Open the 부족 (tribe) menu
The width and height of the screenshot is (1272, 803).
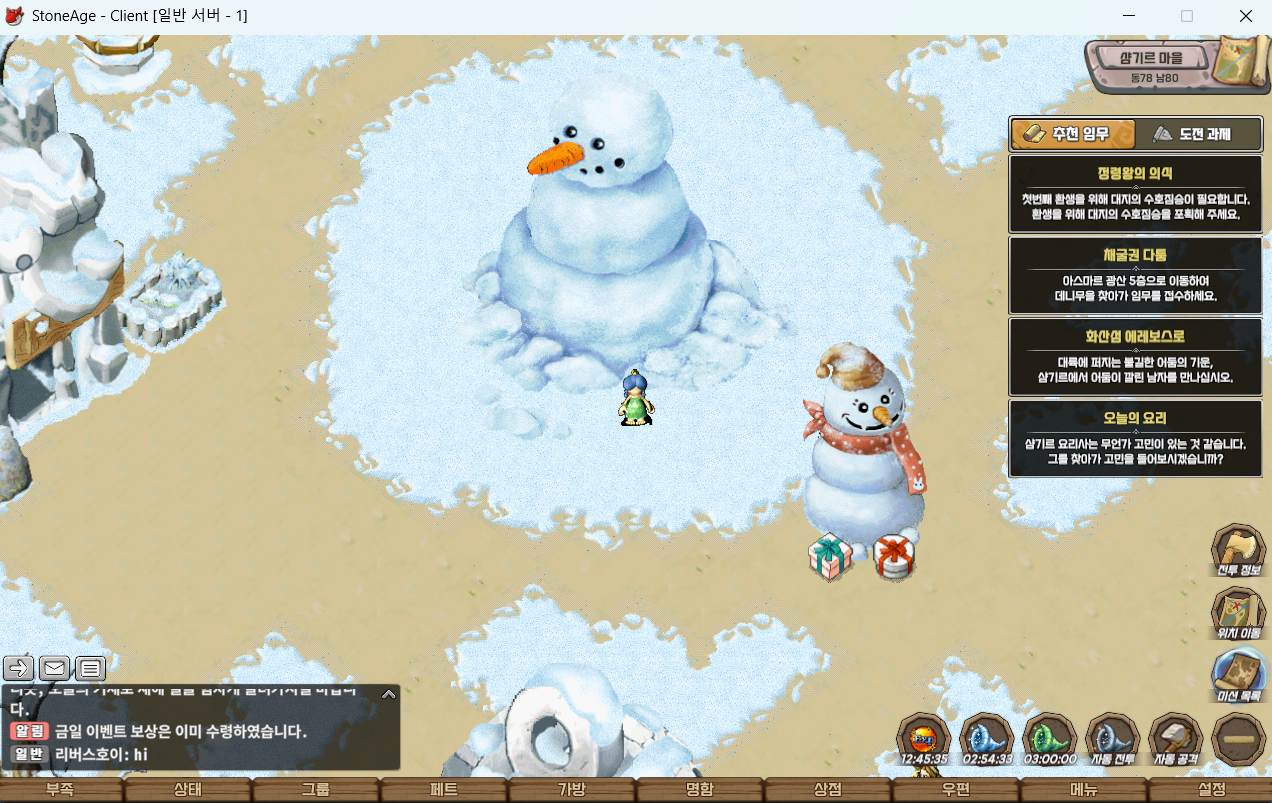click(x=60, y=790)
